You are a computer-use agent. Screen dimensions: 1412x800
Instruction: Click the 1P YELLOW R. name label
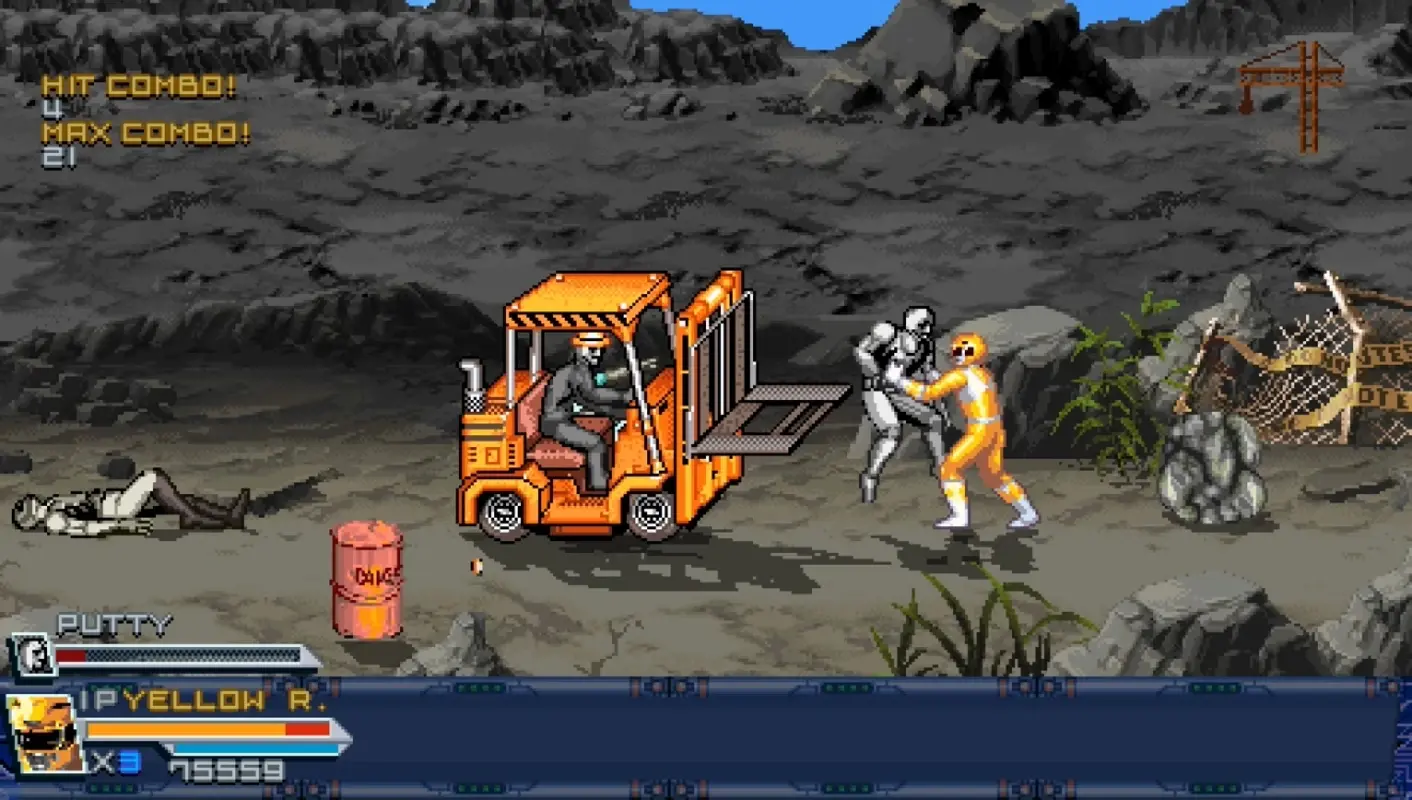point(200,702)
